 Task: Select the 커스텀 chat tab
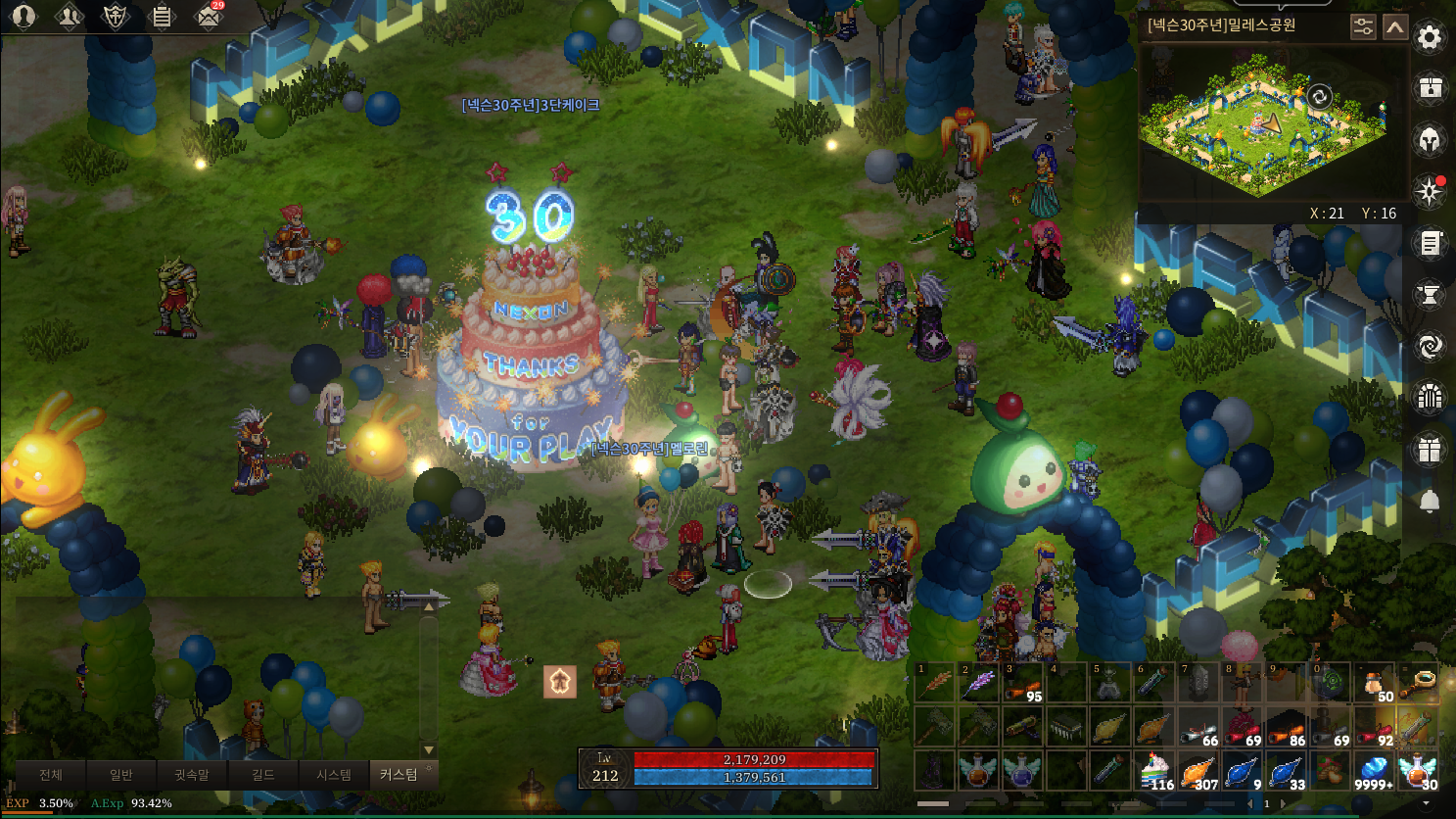399,775
